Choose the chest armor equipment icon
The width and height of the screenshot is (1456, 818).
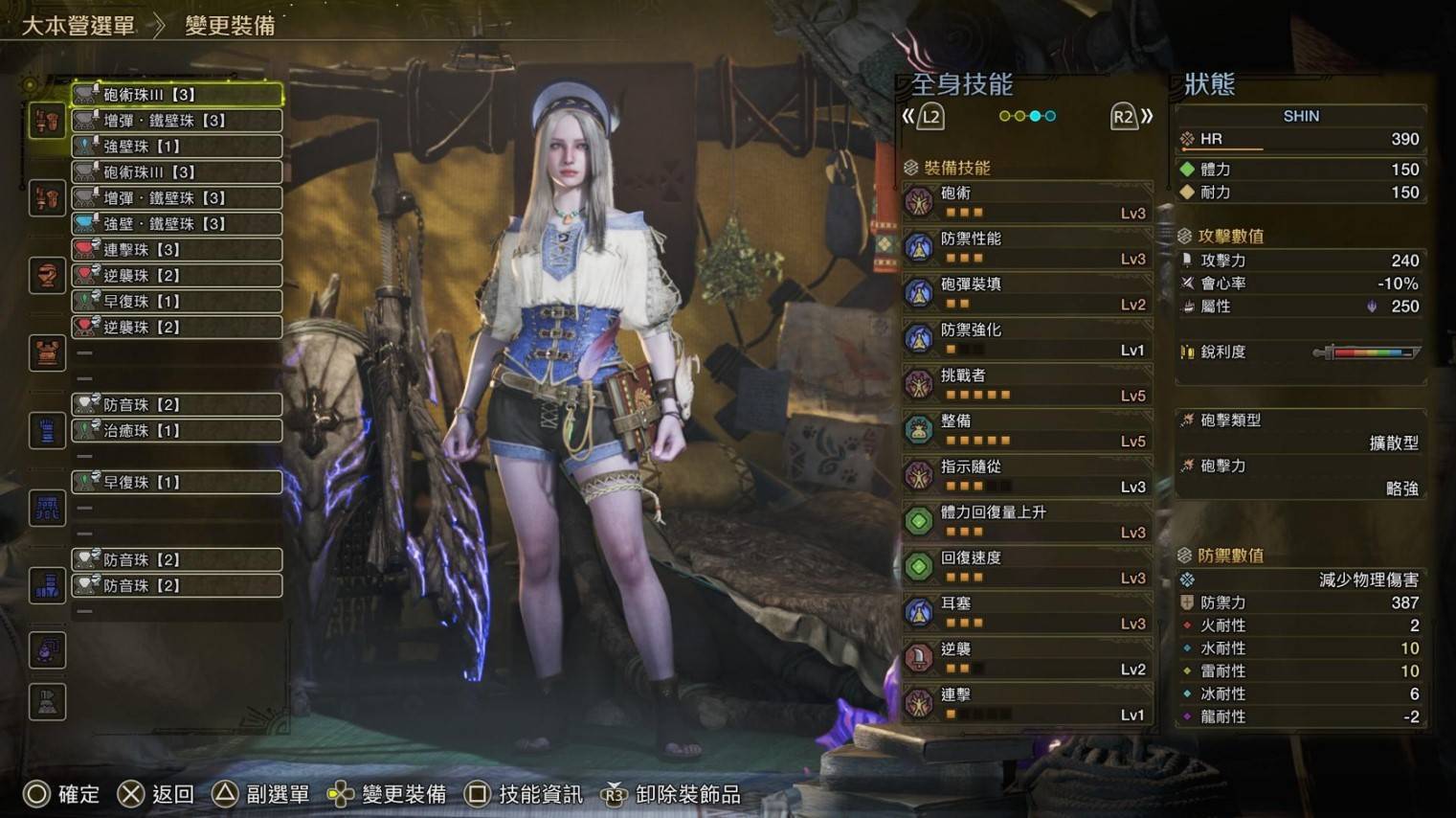[47, 353]
